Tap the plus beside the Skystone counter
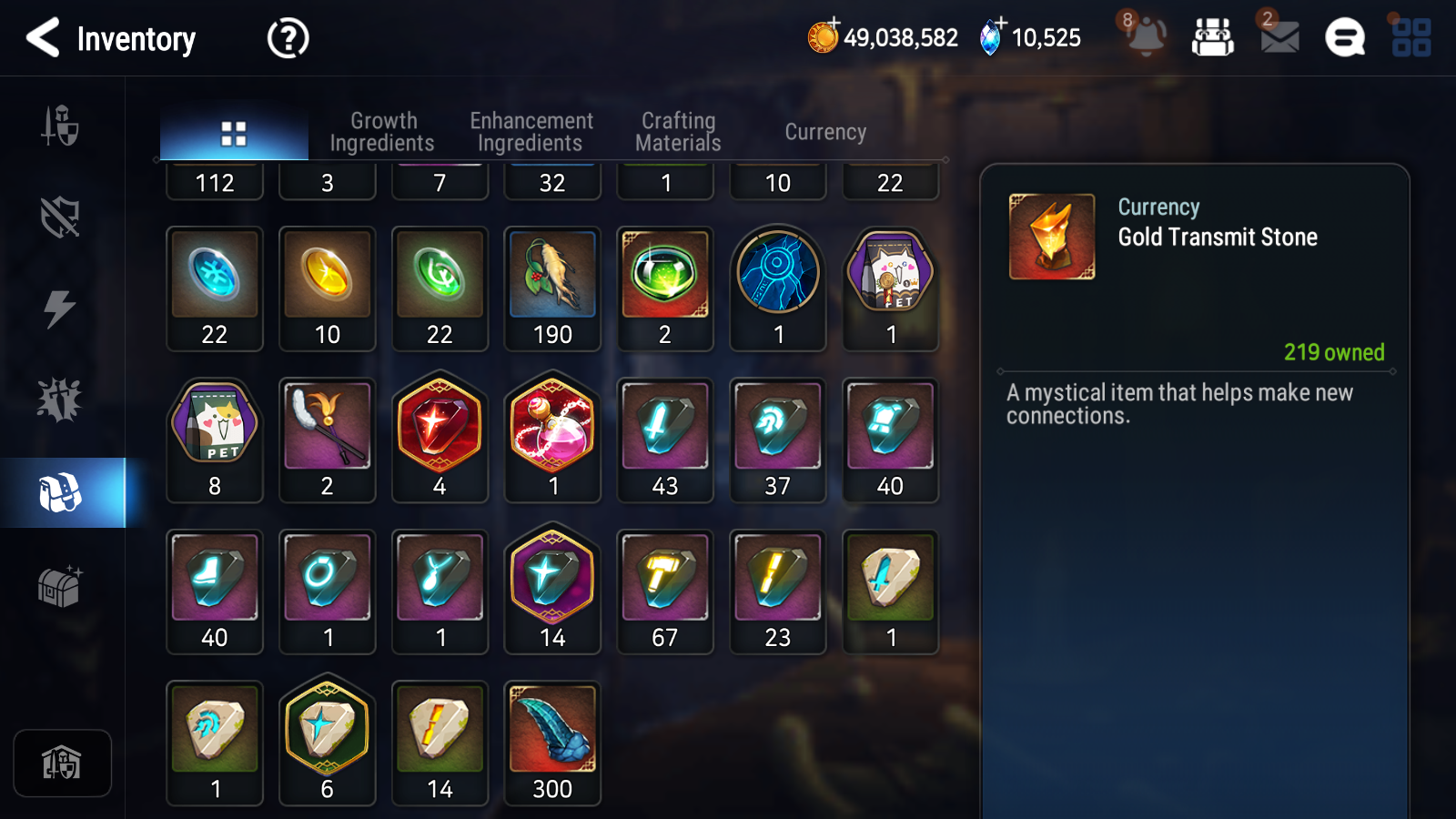This screenshot has width=1456, height=819. click(x=1001, y=26)
